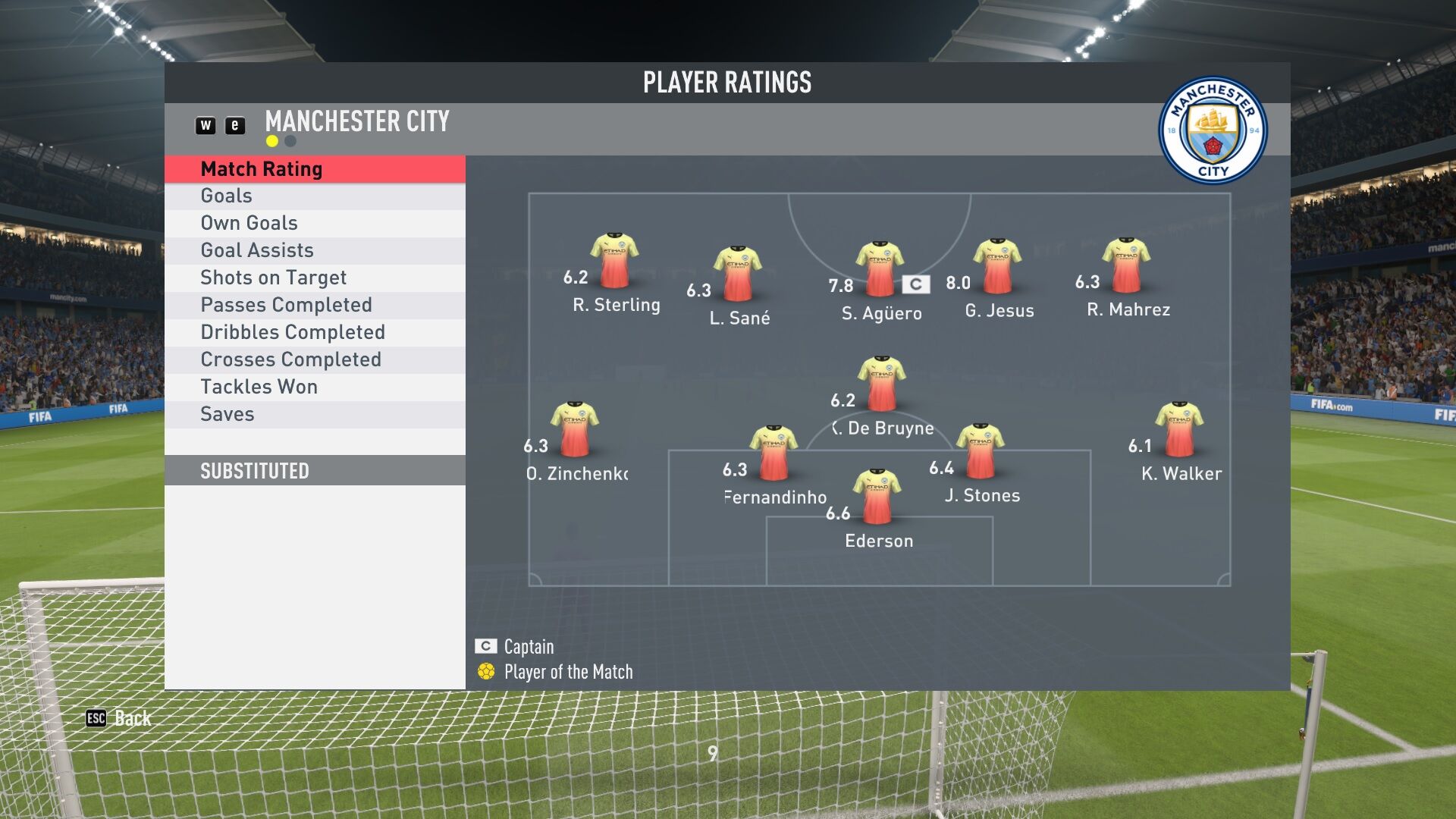Select S. Agüero's shirt on the pitch
This screenshot has height=819, width=1456.
[880, 269]
